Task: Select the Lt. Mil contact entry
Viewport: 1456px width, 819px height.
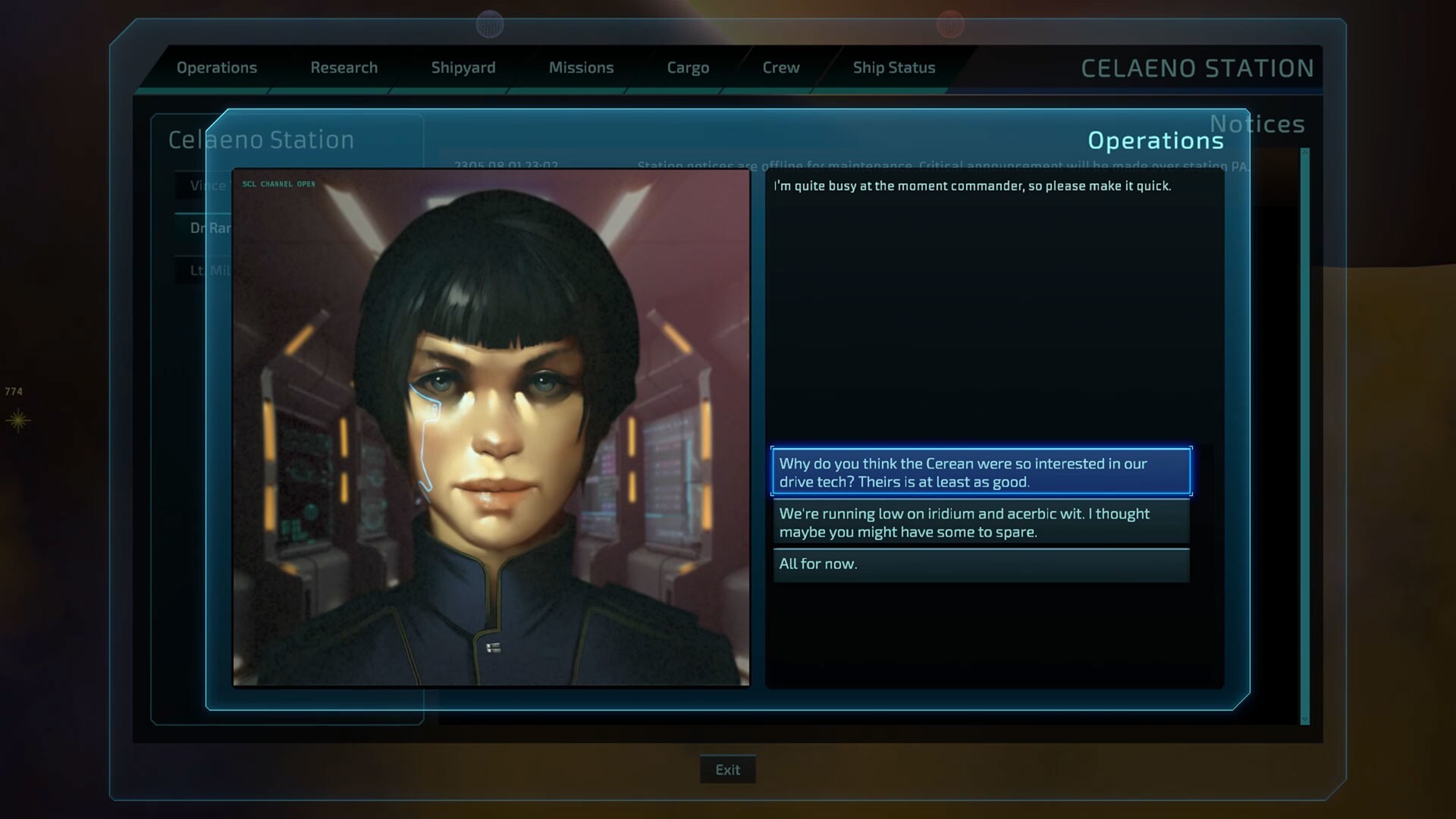Action: click(x=206, y=270)
